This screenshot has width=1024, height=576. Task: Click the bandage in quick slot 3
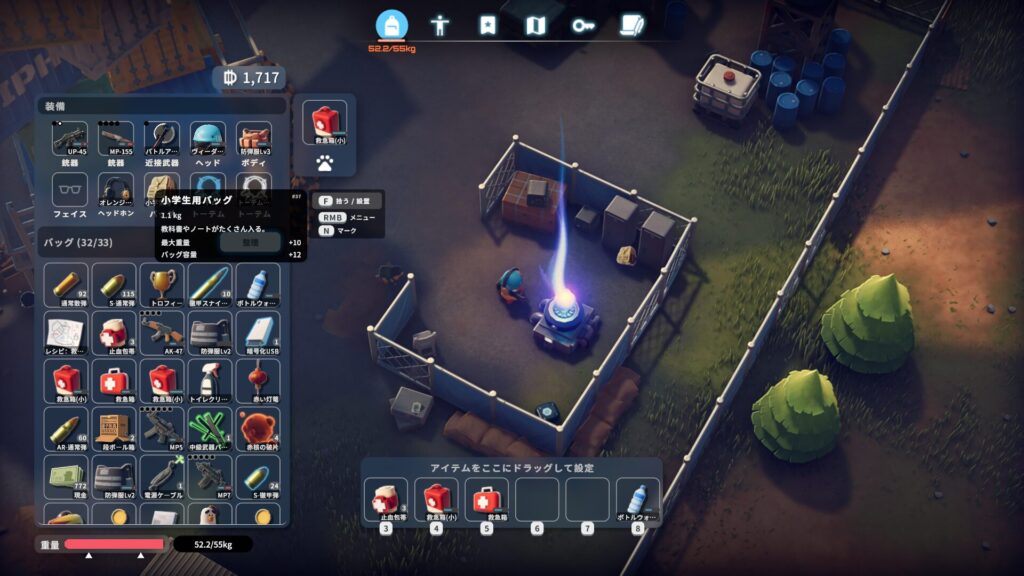tap(385, 500)
